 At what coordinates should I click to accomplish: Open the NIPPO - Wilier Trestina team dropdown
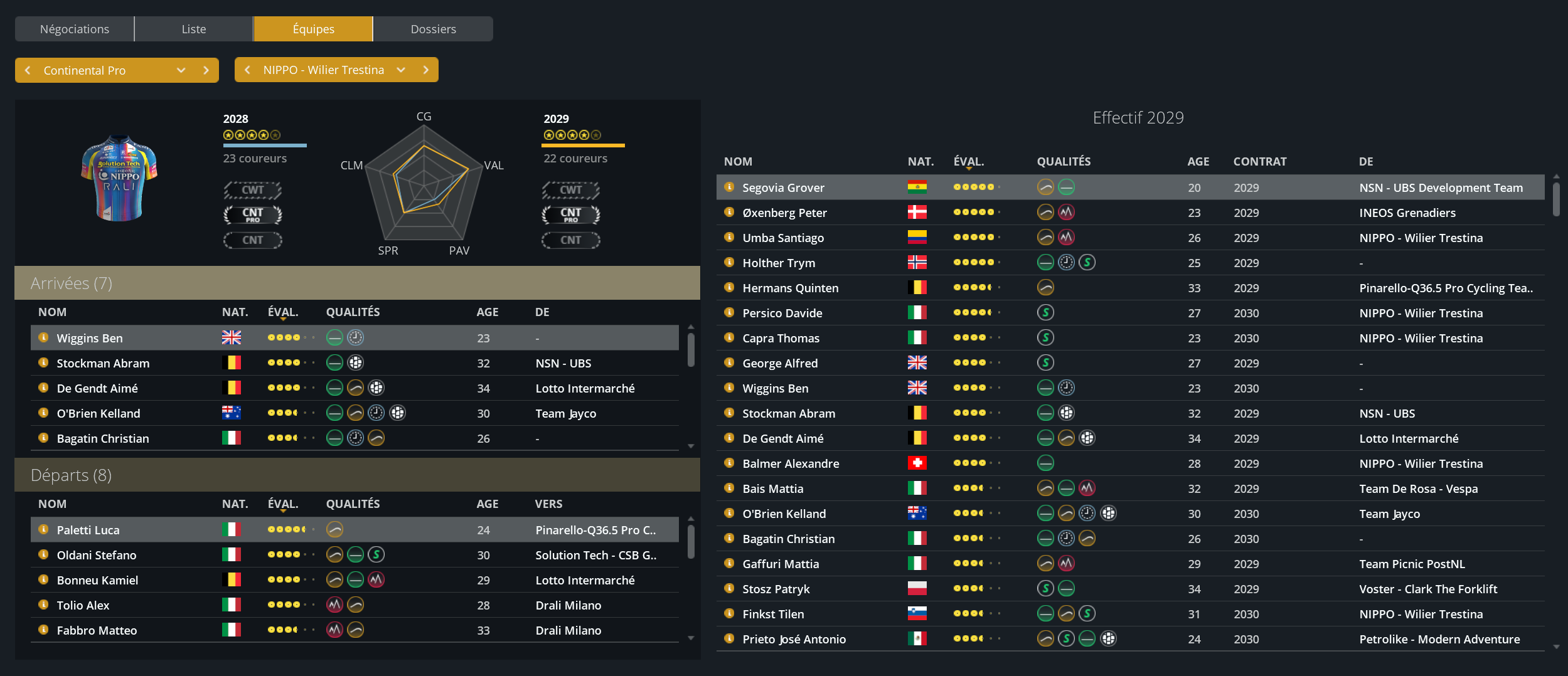point(401,70)
